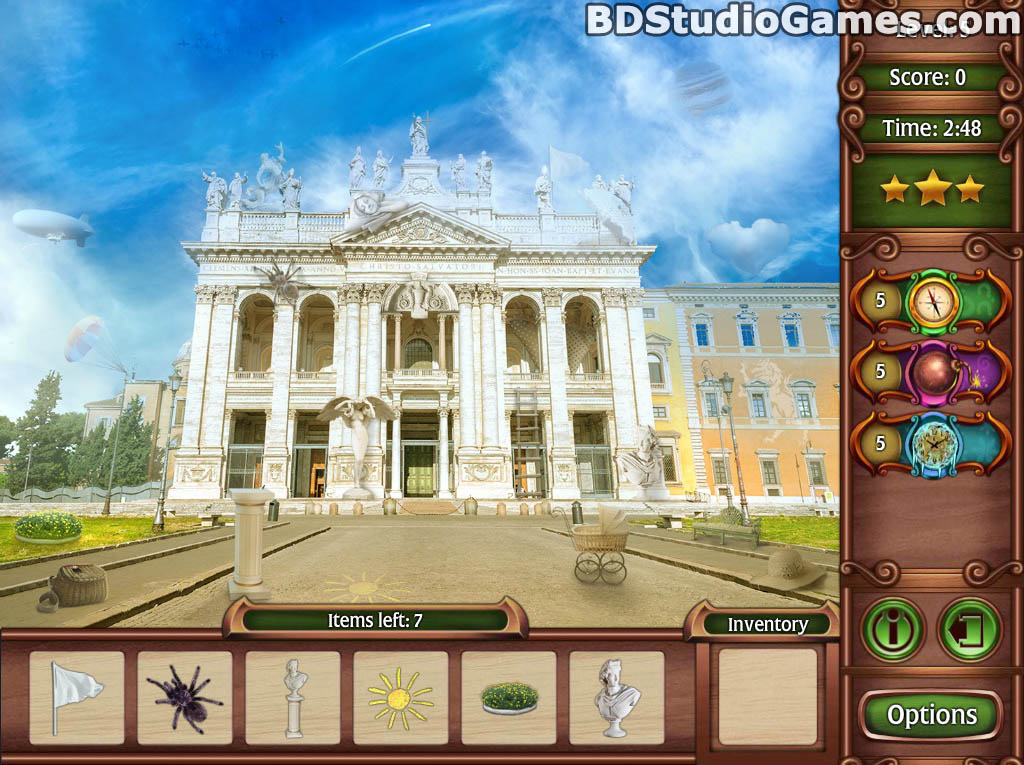Click the green exit door button
The image size is (1024, 765).
[x=969, y=629]
